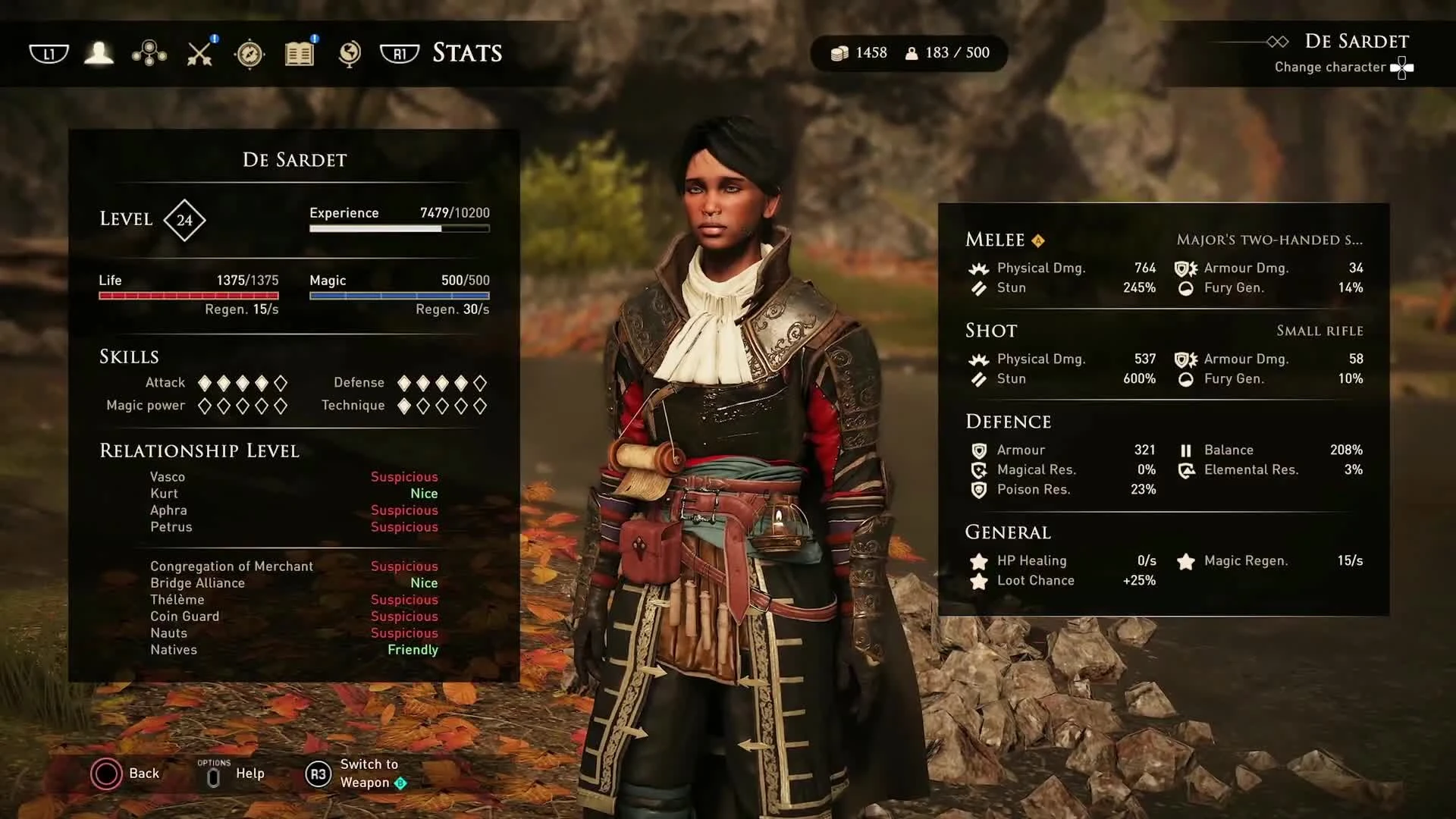Click the Experience progress bar

click(x=399, y=227)
